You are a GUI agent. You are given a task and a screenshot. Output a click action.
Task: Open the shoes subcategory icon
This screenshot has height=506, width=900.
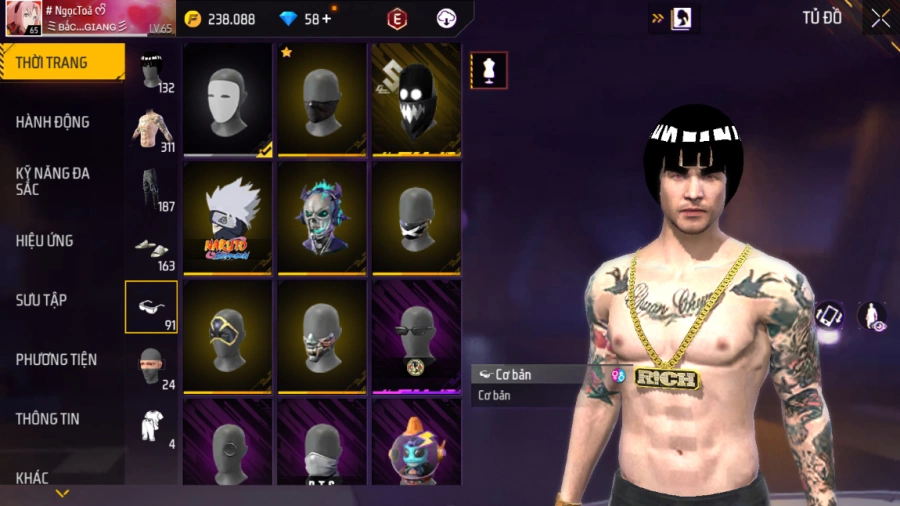(x=152, y=249)
